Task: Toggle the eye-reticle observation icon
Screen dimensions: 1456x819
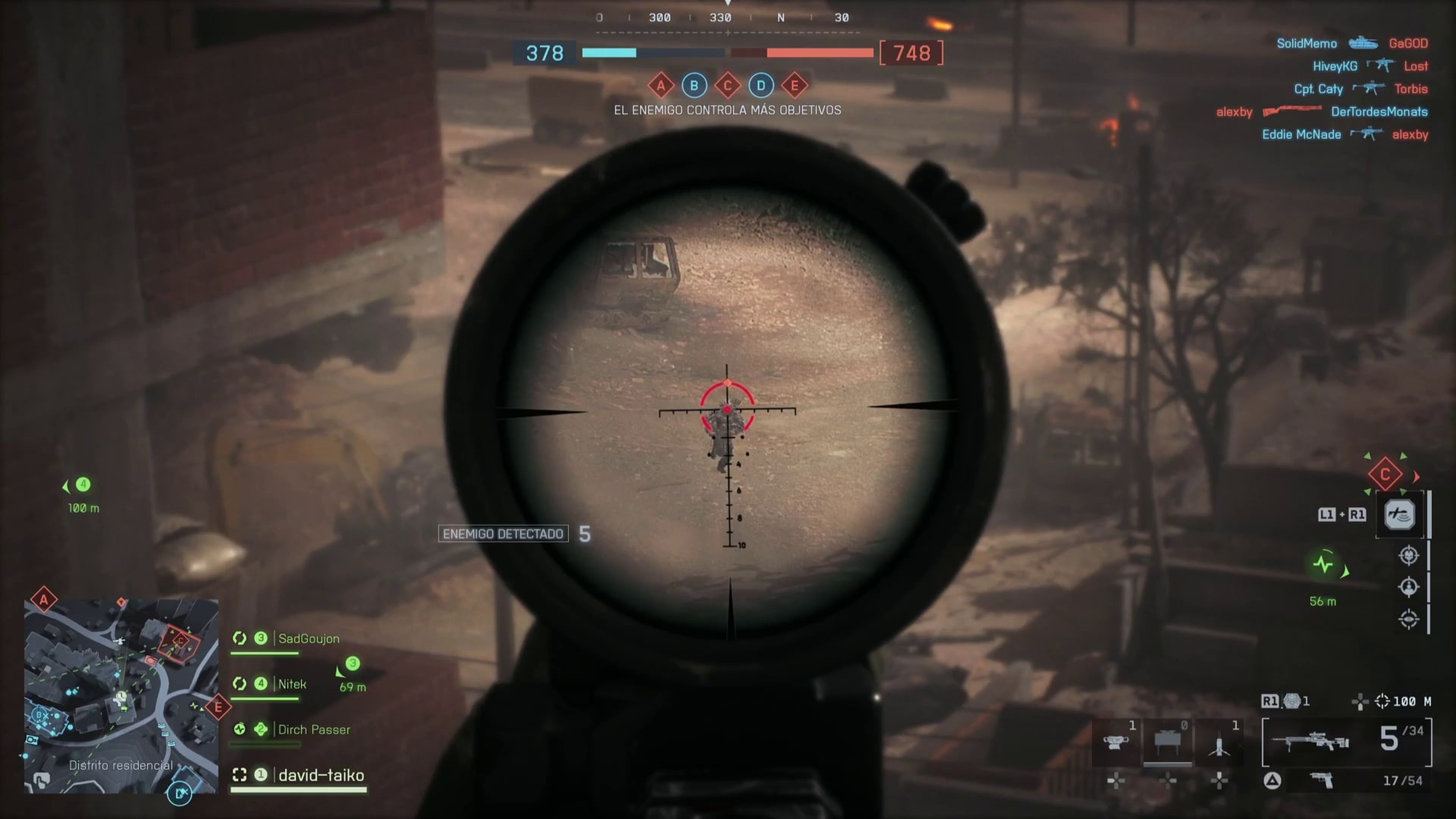Action: coord(1410,618)
